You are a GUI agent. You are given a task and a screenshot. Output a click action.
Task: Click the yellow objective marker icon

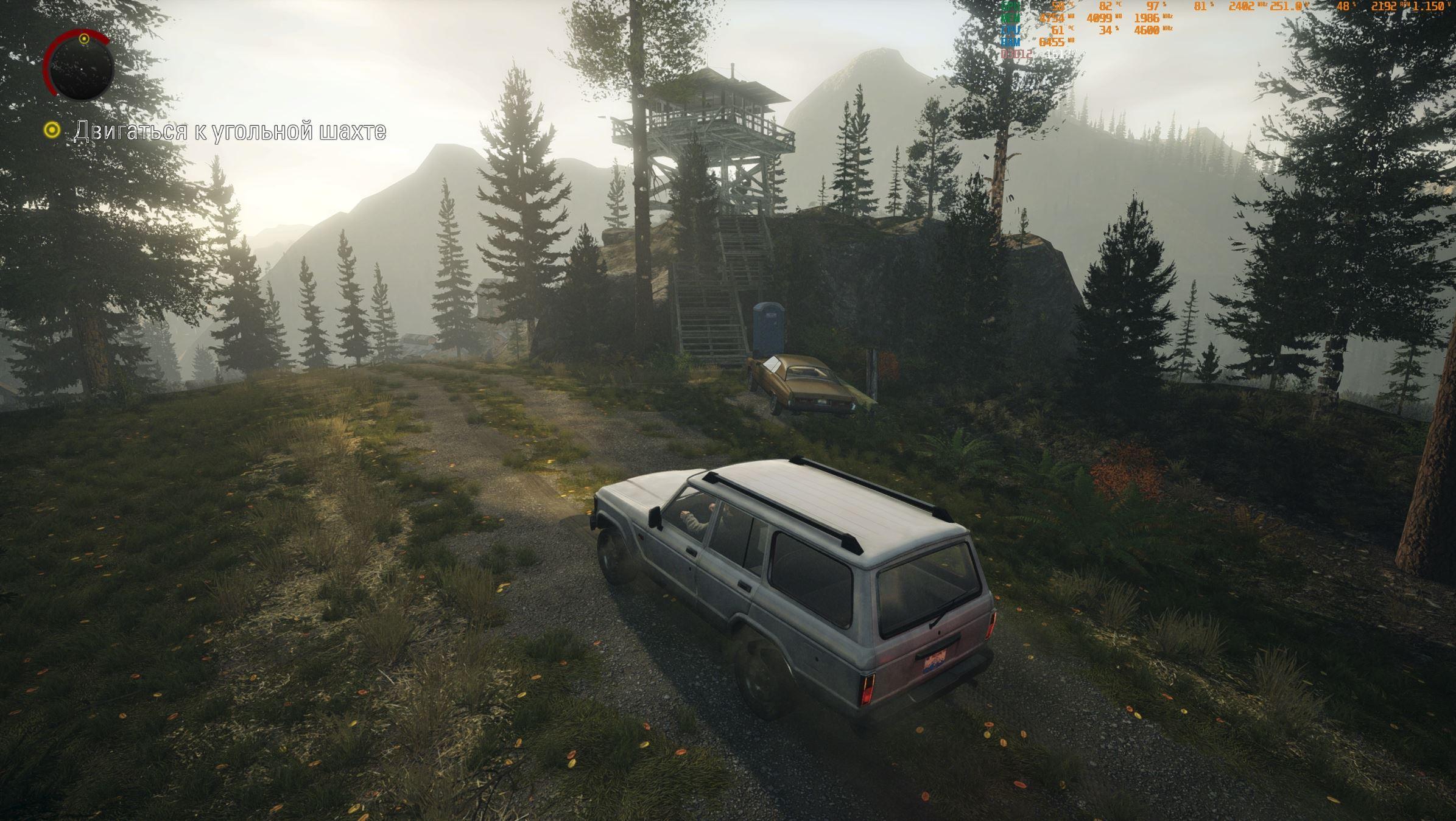pyautogui.click(x=52, y=130)
